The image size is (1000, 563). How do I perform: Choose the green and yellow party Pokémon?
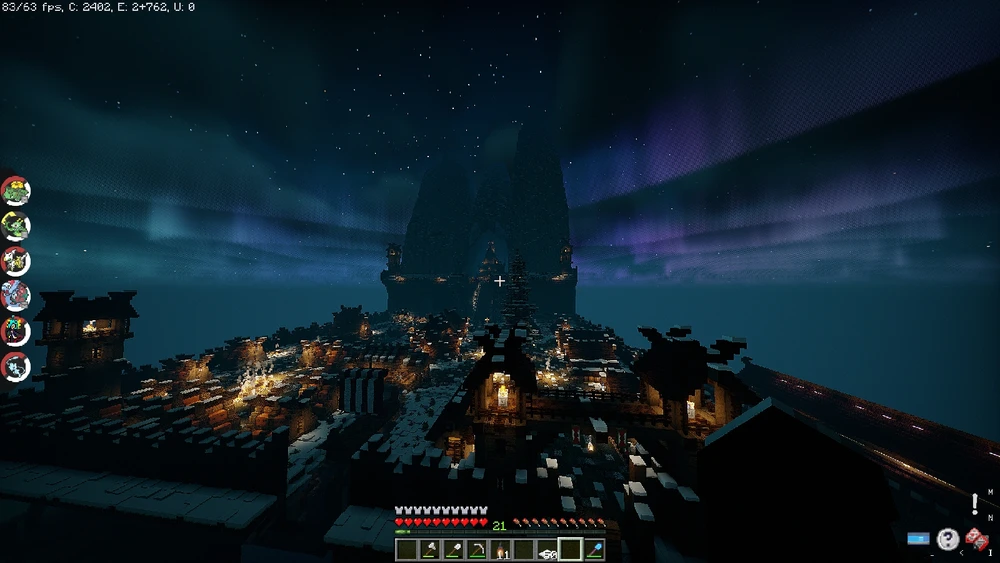[x=16, y=225]
